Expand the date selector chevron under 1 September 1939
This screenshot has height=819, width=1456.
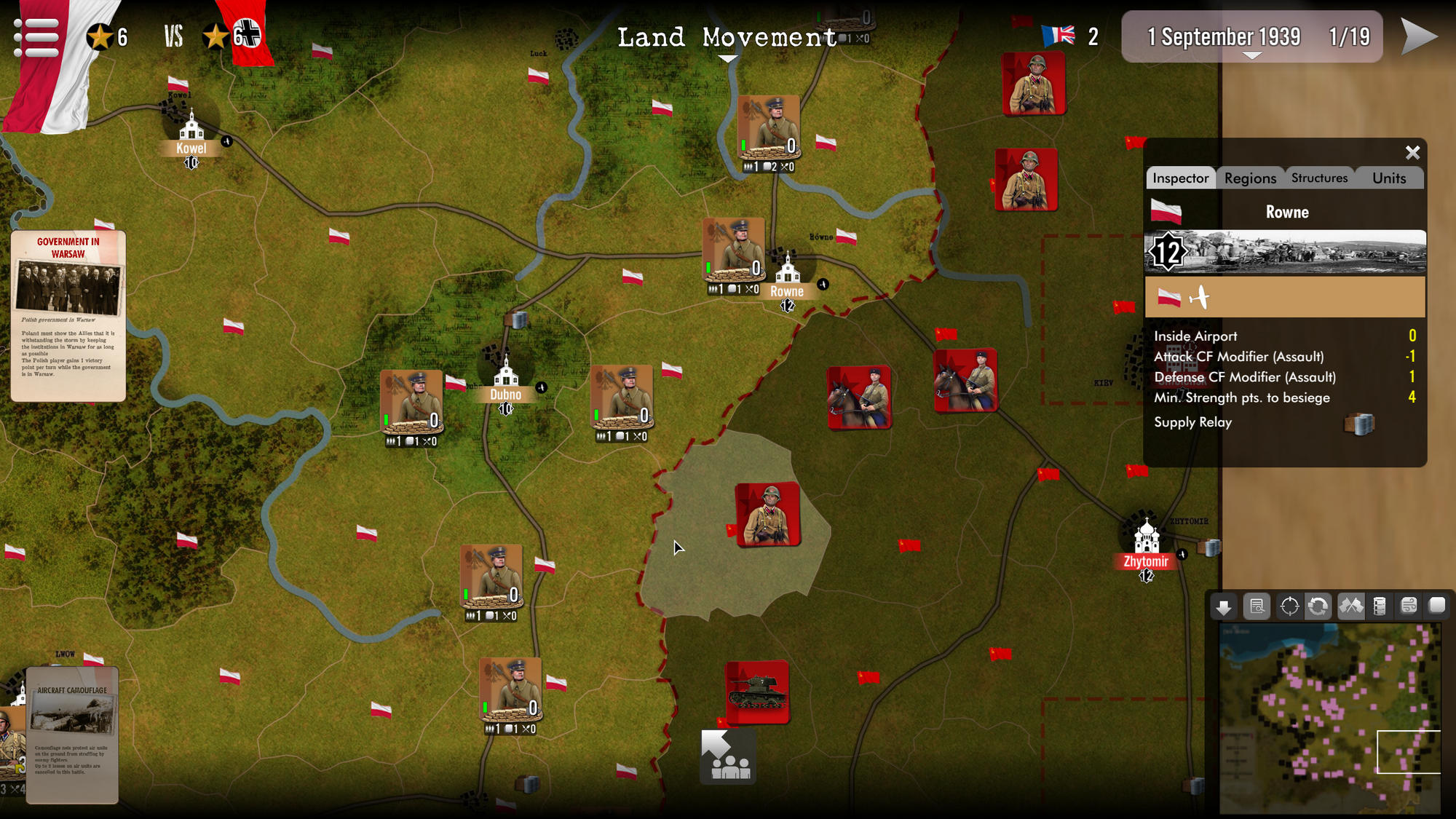1251,55
